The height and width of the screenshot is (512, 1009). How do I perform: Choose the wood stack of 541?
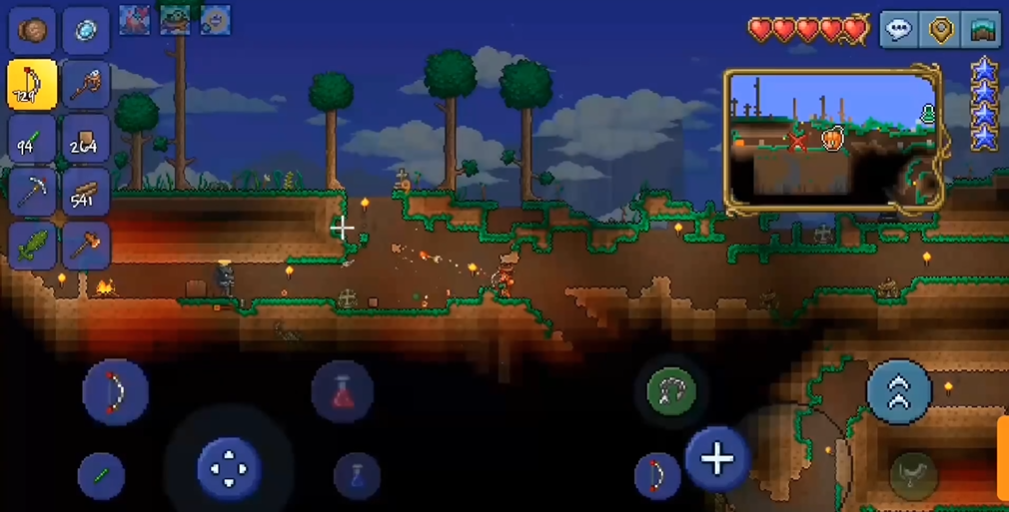coord(86,190)
